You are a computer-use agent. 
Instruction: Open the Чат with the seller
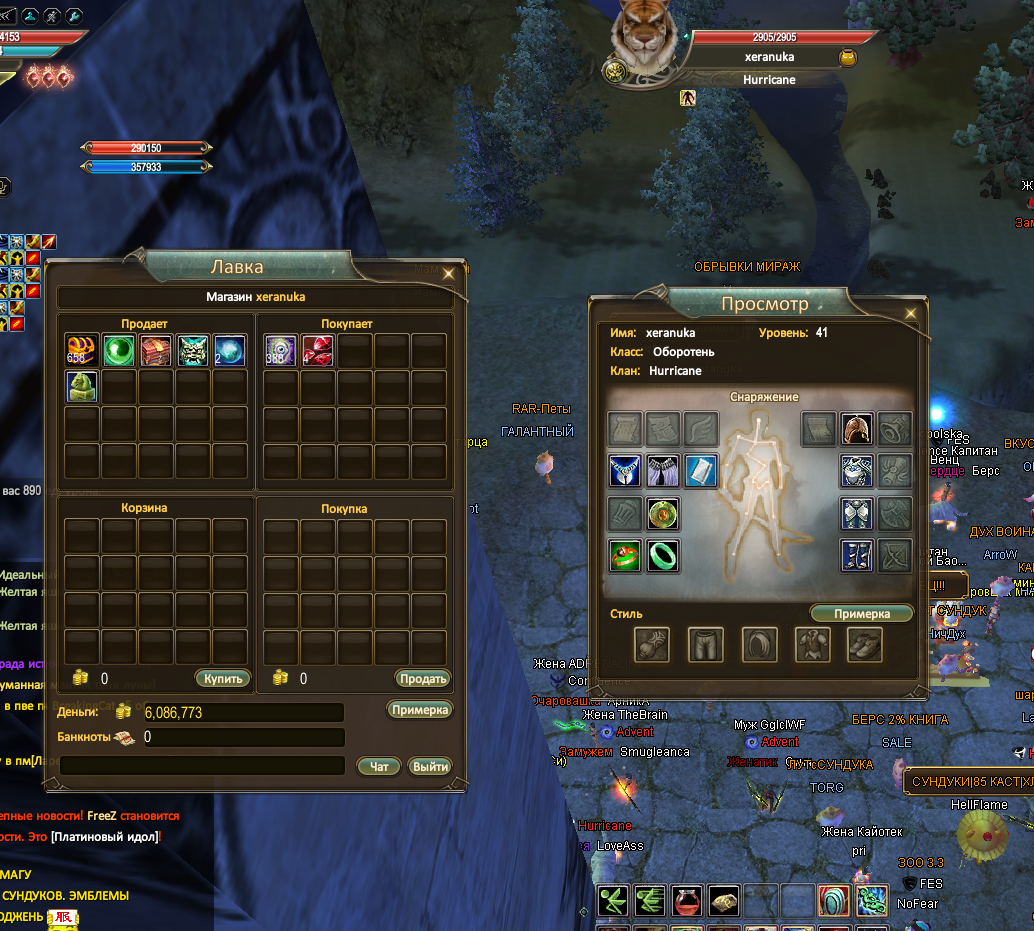click(379, 766)
